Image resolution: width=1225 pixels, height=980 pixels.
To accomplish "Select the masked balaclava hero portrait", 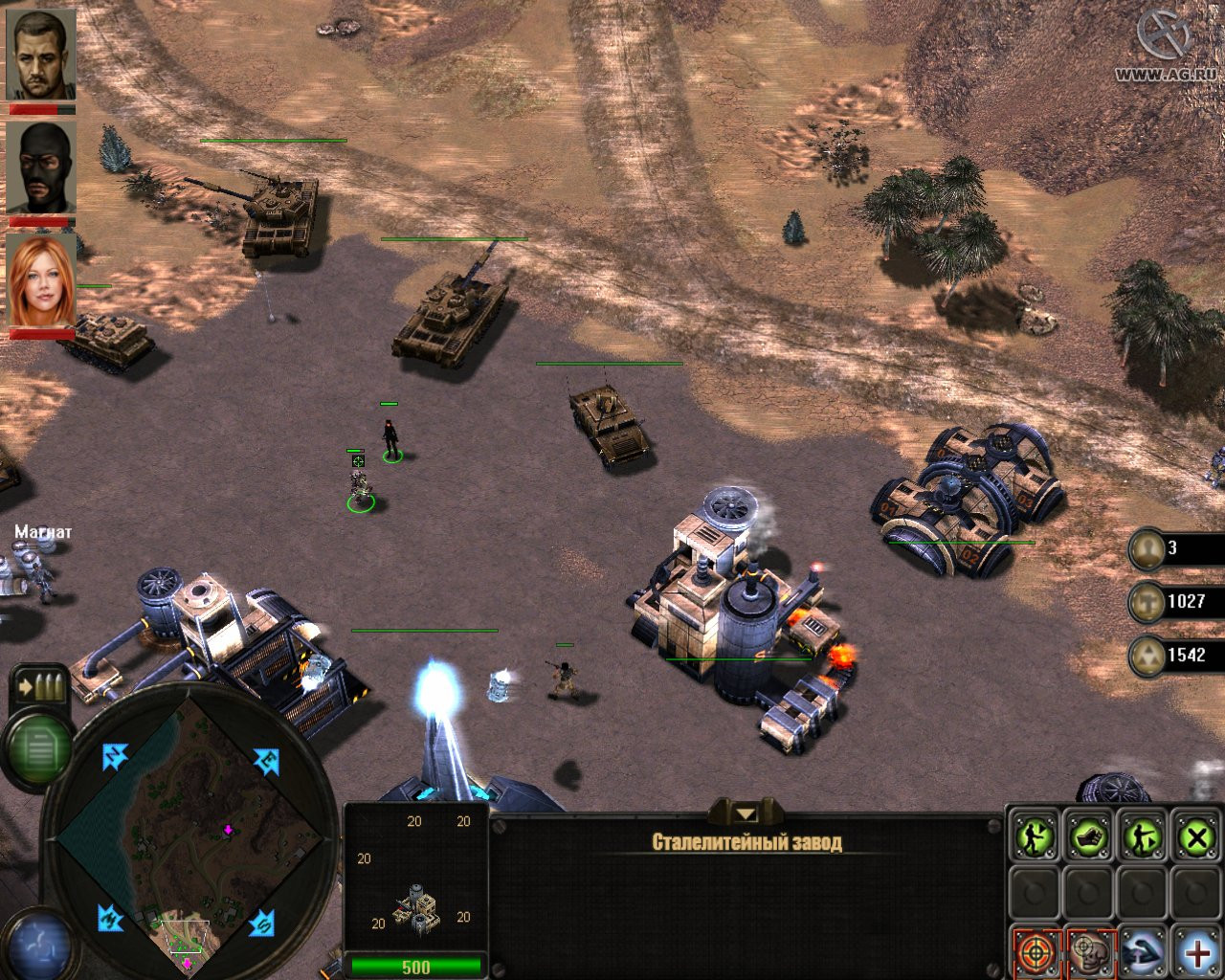I will (x=41, y=167).
